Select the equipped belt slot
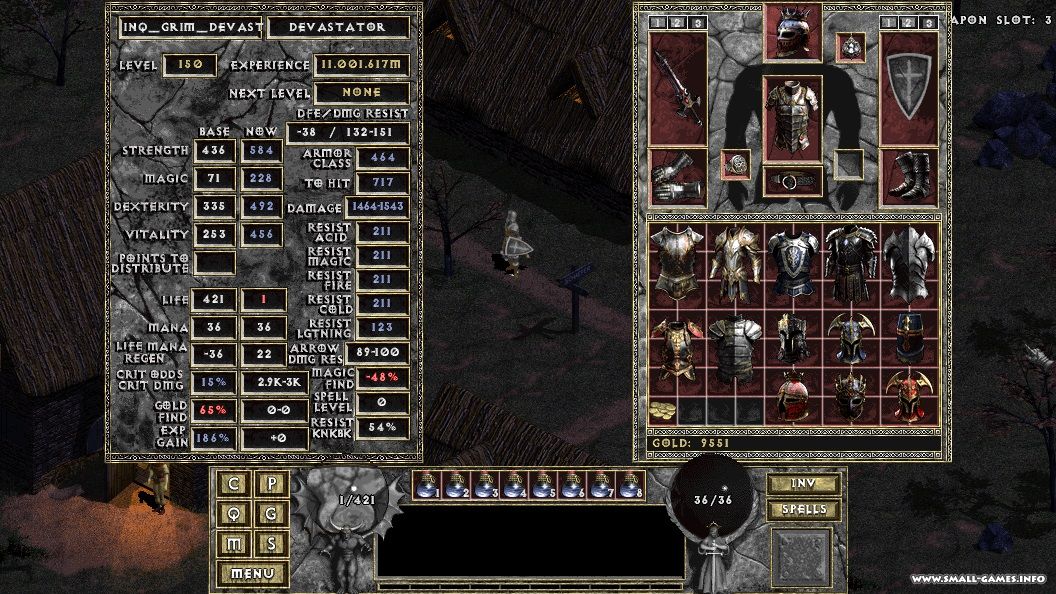1056x594 pixels. tap(792, 180)
